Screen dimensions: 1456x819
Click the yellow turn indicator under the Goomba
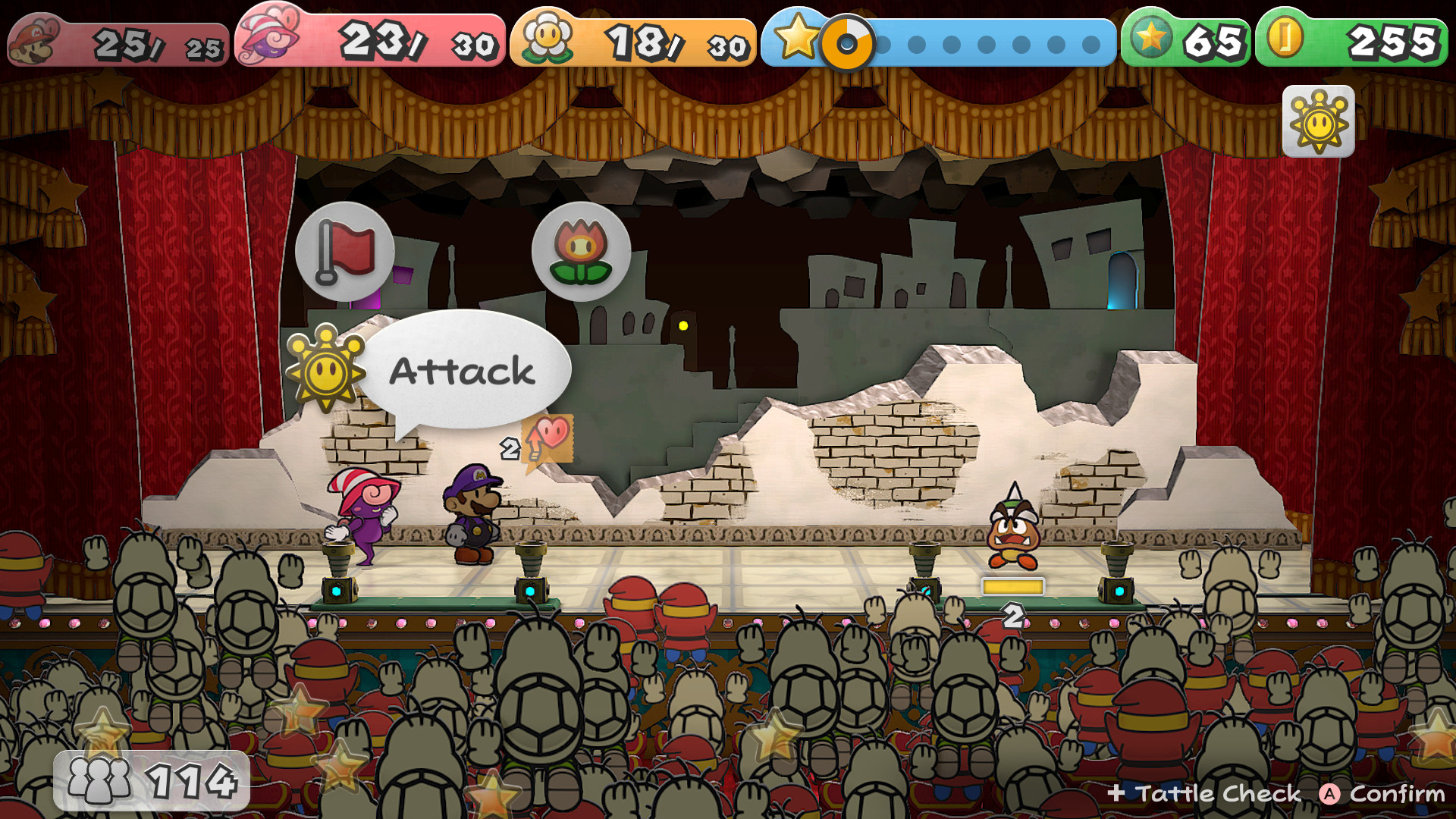(1012, 584)
